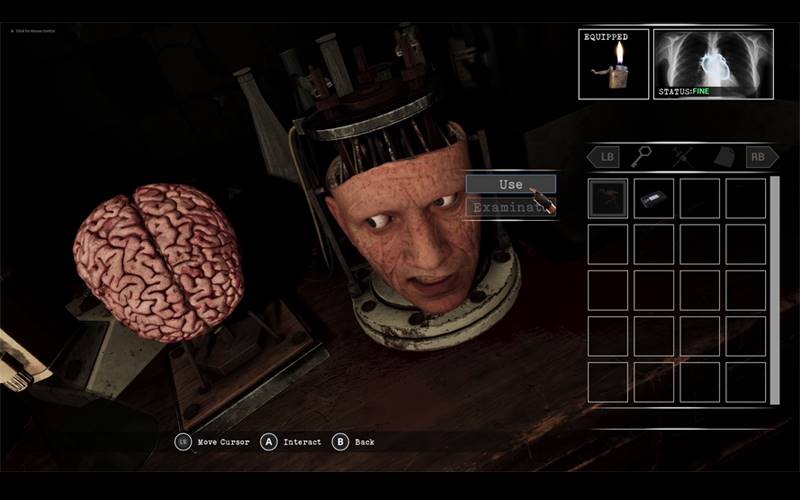Switch to the documents tab
Image resolution: width=800 pixels, height=500 pixels.
coord(724,157)
